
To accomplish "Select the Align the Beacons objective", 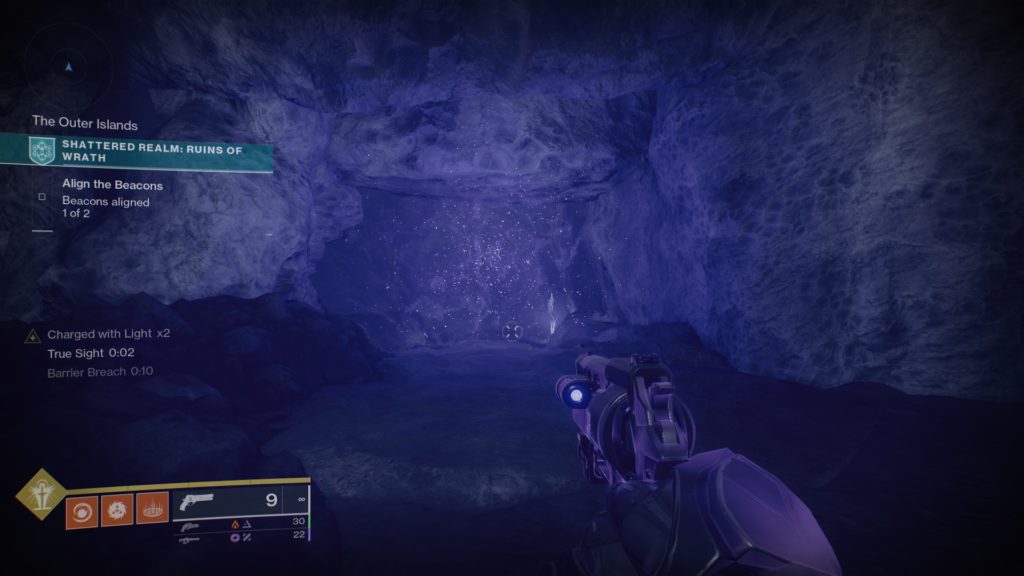I will (x=112, y=185).
